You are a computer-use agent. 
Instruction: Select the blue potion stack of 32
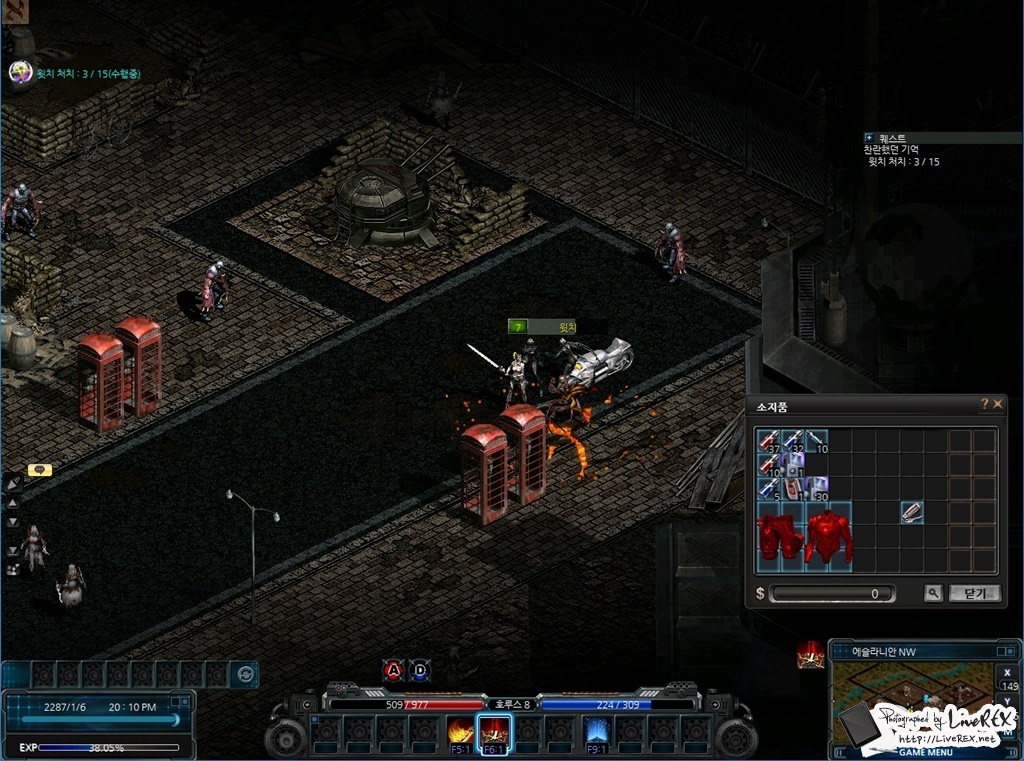(x=793, y=441)
